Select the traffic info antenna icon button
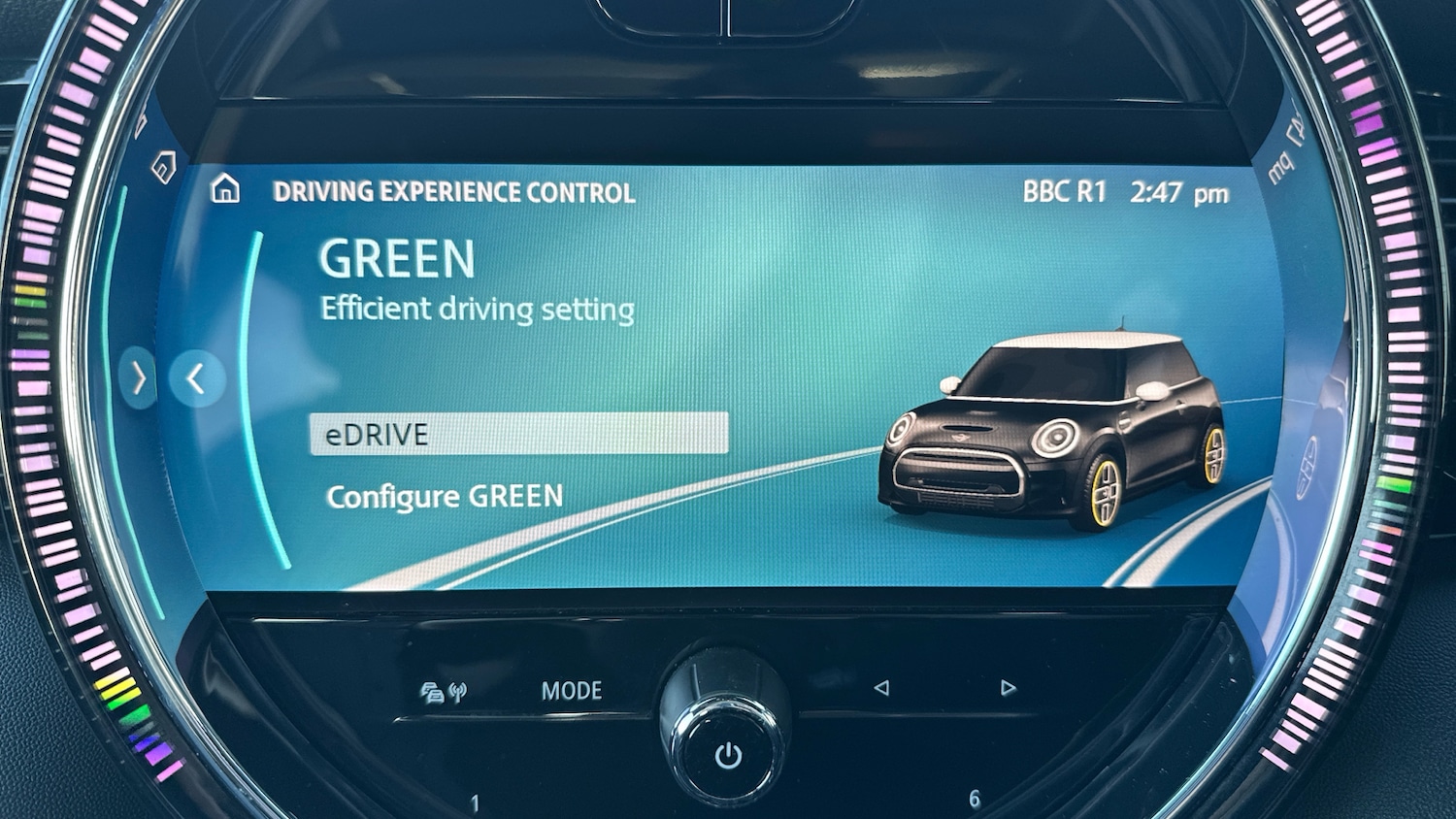The width and height of the screenshot is (1456, 819). [x=443, y=692]
